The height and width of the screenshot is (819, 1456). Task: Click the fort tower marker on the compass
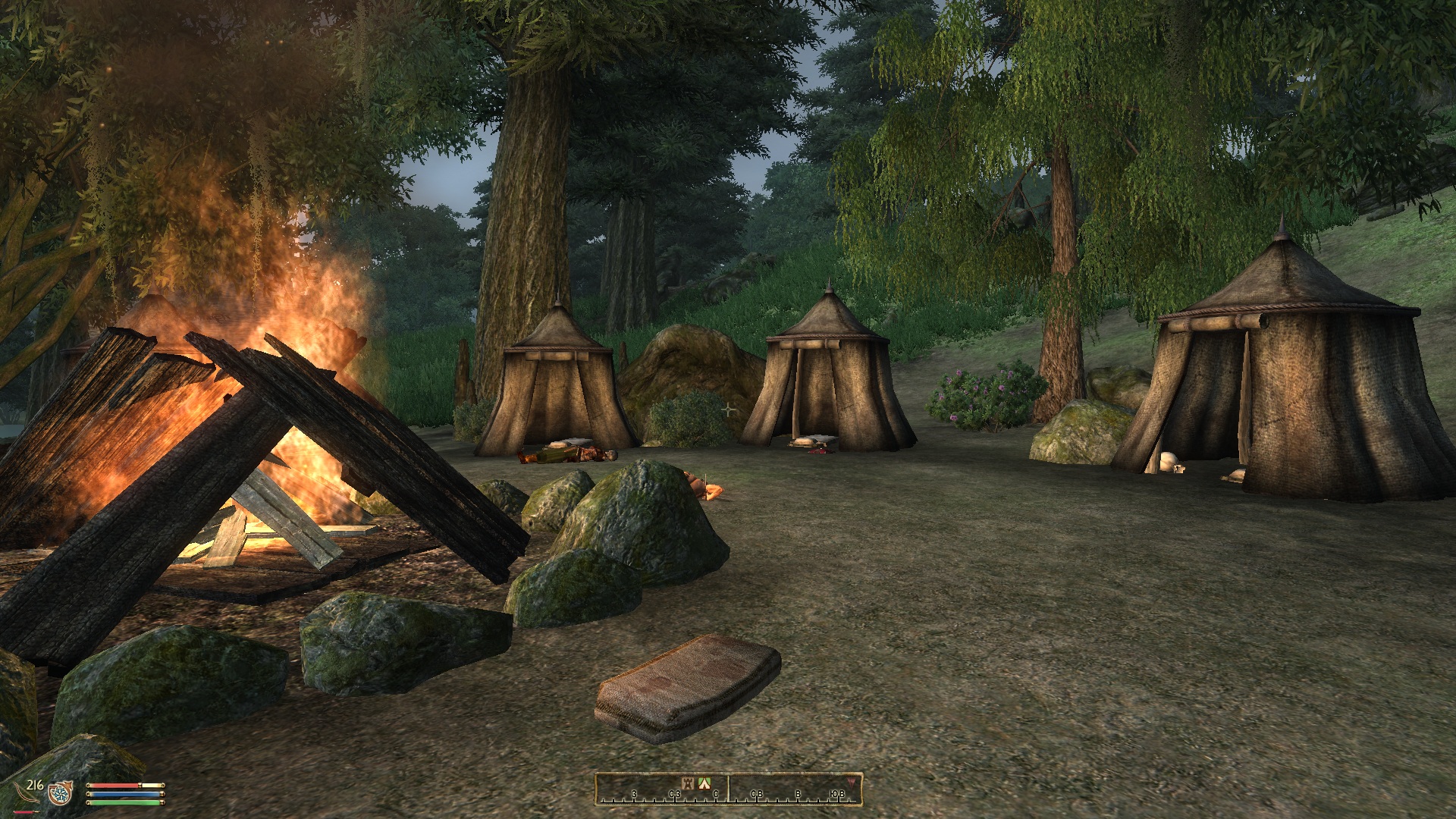(x=689, y=783)
